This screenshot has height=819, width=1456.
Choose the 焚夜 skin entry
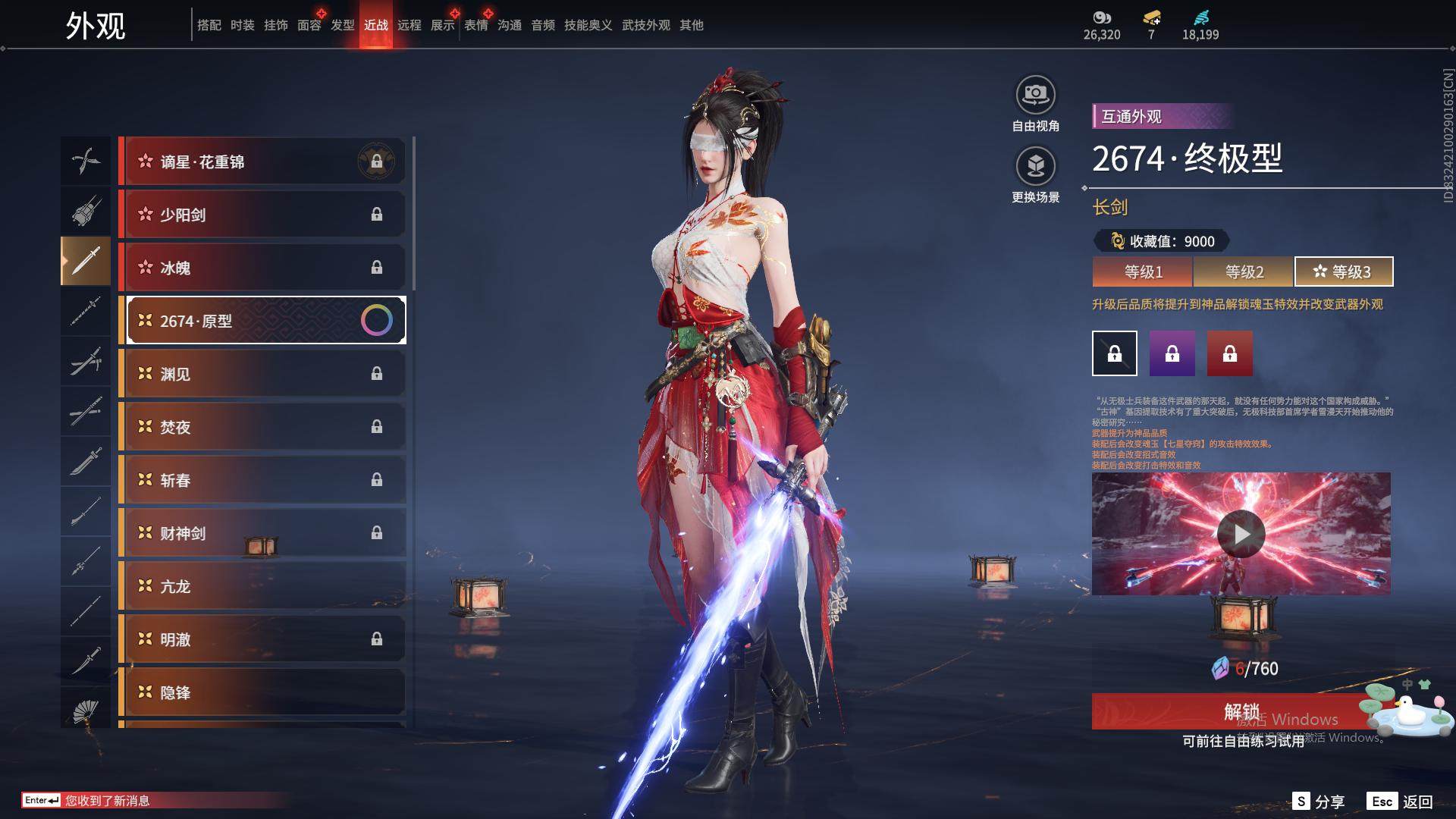point(262,427)
